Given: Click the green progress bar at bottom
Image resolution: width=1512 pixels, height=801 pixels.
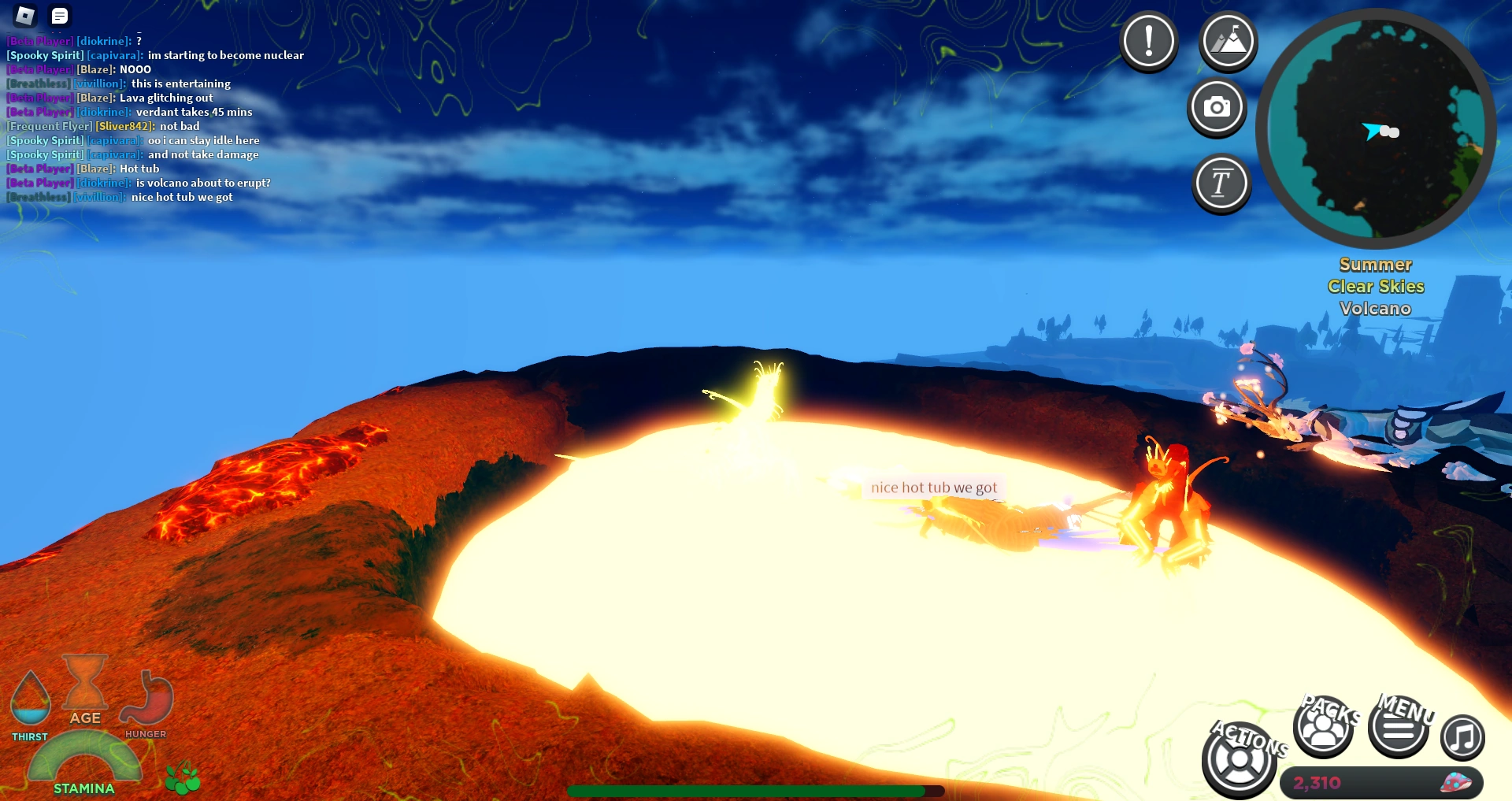Looking at the screenshot, I should coord(756,790).
